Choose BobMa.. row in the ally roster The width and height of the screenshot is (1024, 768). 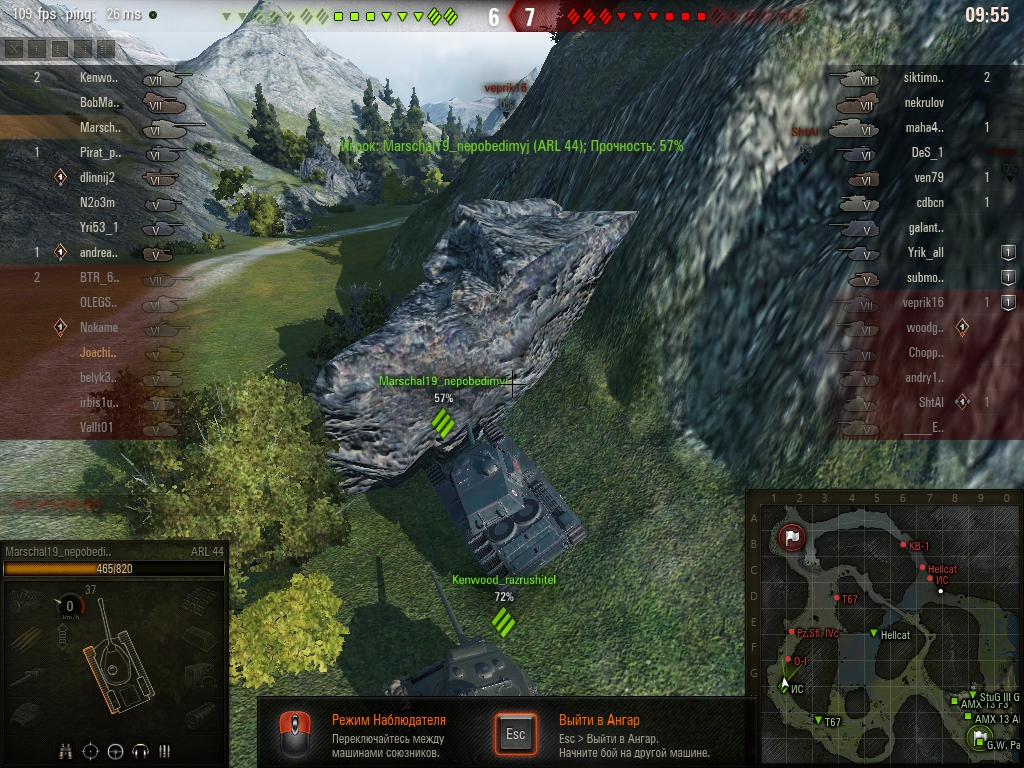[x=99, y=102]
